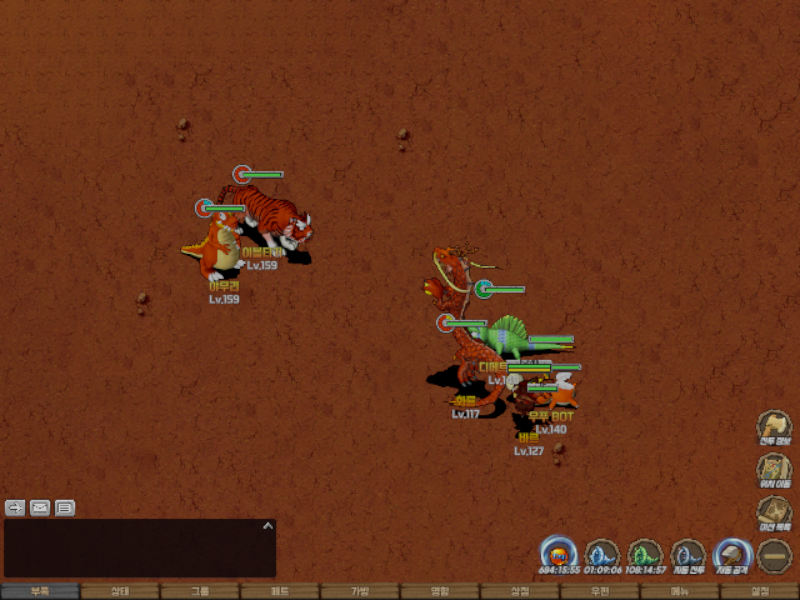Click the list button above the chat box

coord(65,507)
